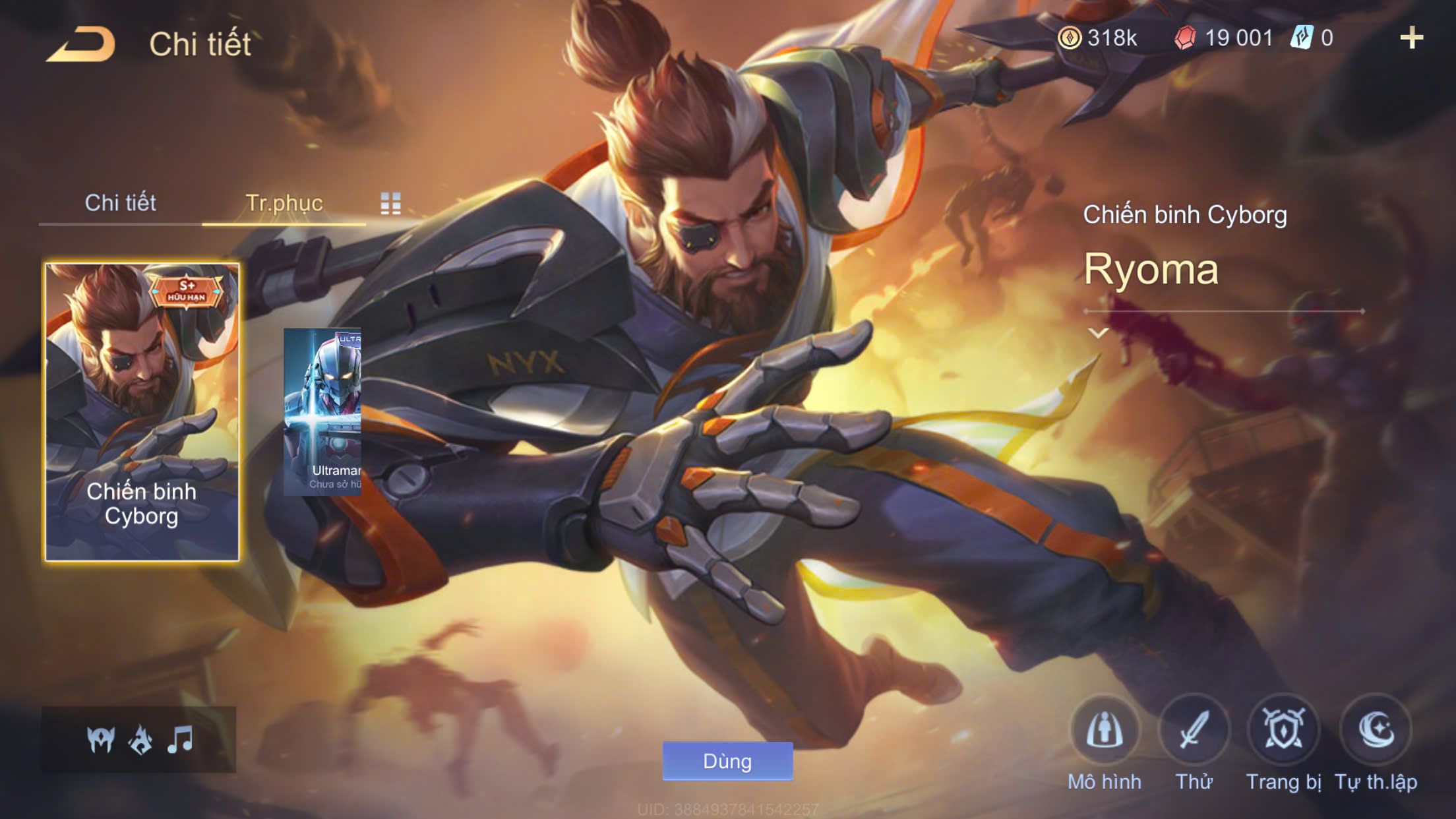Open the Trang bị equipment setup
This screenshot has width=1456, height=819.
(x=1283, y=731)
